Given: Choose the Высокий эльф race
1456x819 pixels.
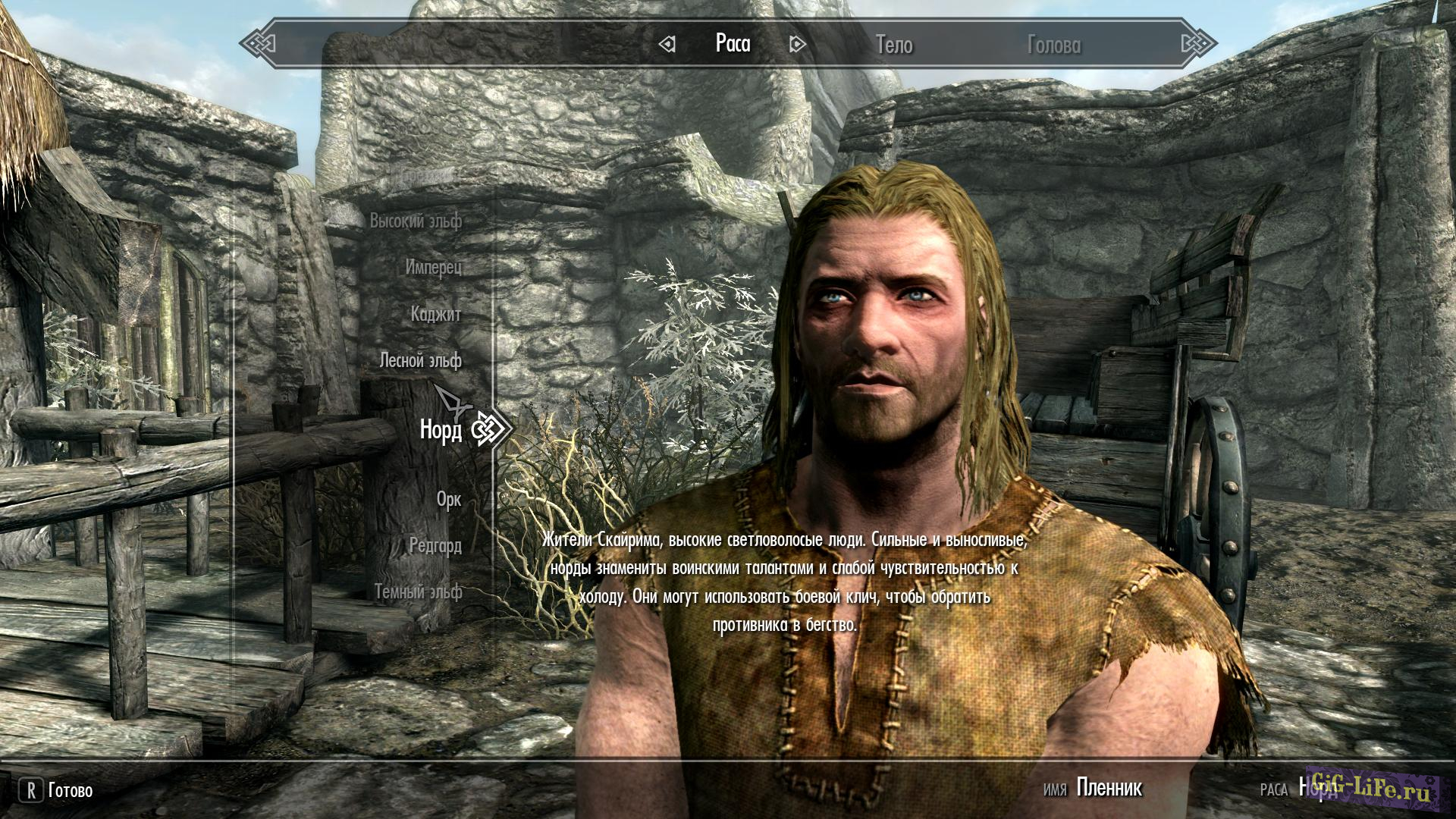Looking at the screenshot, I should tap(416, 221).
